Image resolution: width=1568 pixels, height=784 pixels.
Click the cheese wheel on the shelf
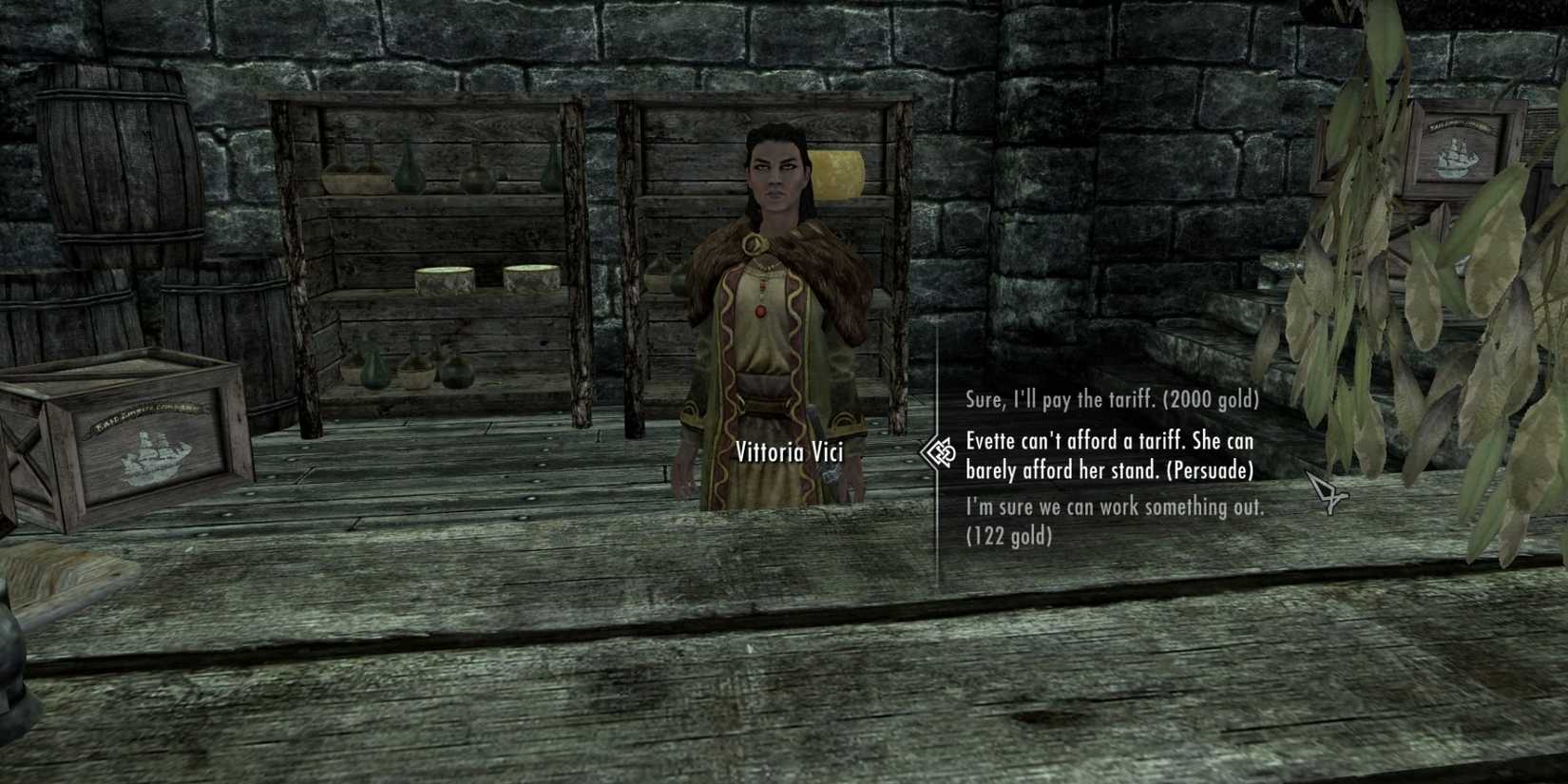click(442, 280)
